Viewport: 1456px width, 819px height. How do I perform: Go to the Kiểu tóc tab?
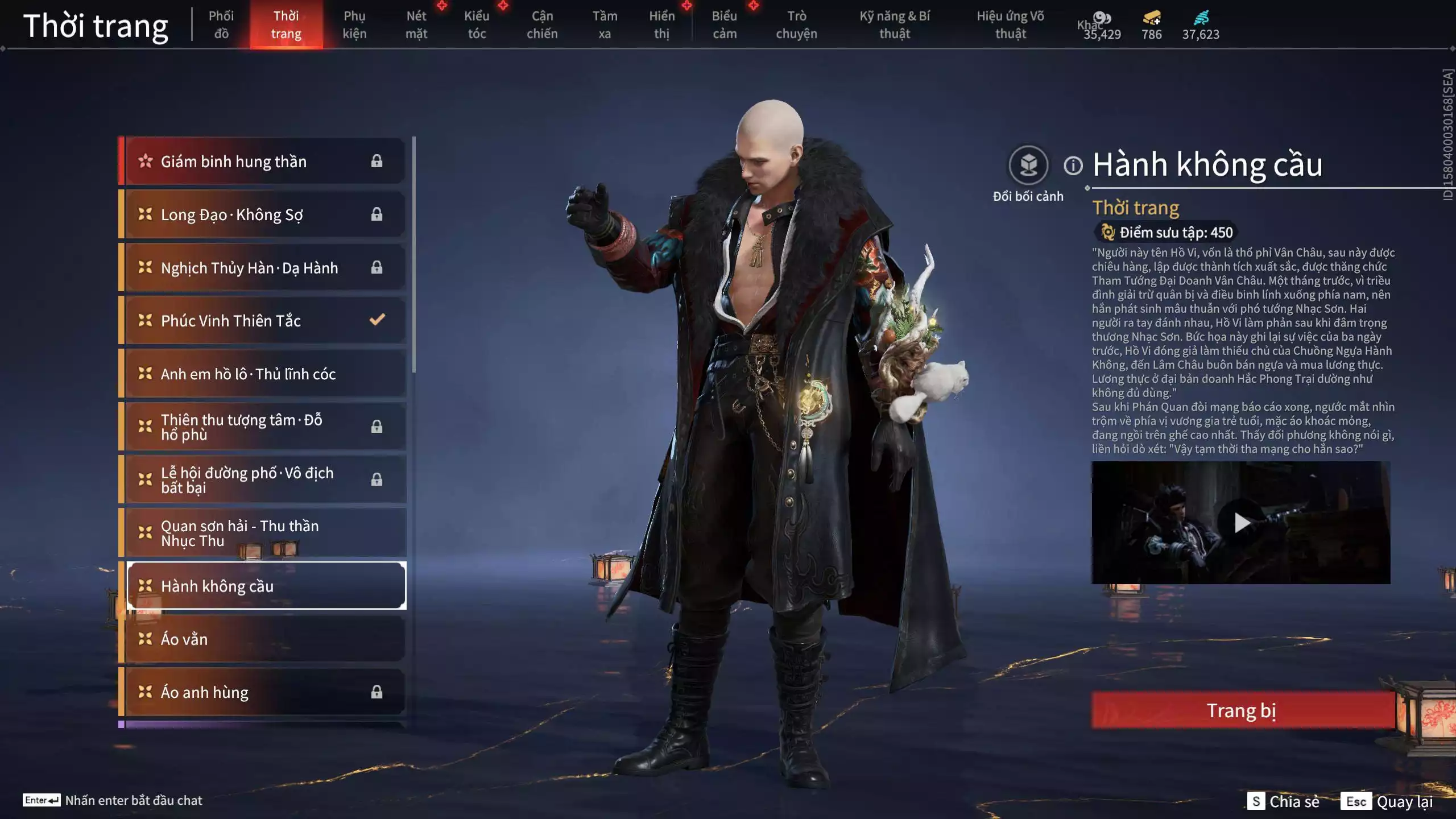[x=477, y=24]
